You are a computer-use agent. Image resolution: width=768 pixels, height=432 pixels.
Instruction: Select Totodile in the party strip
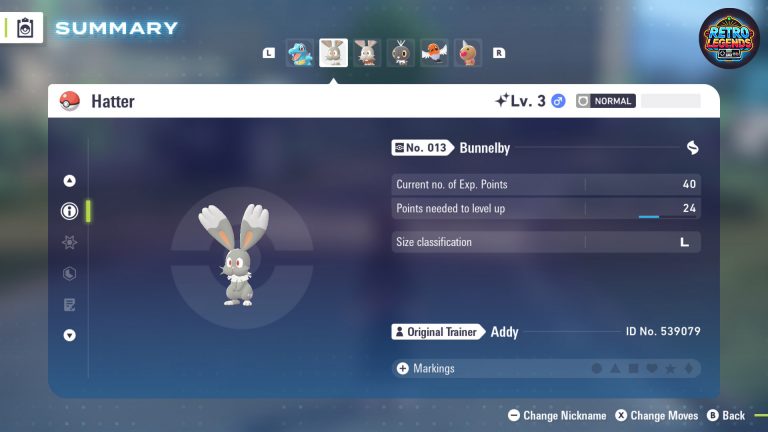301,53
